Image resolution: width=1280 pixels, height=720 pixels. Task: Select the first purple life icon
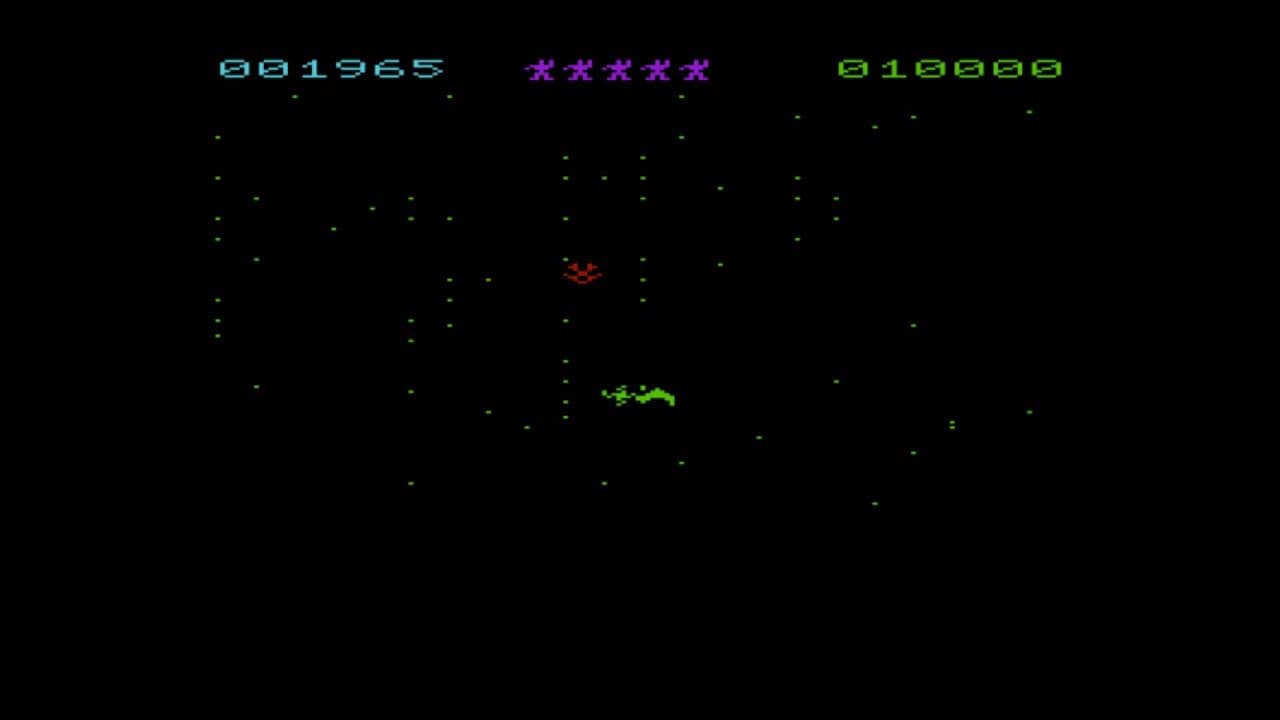click(x=540, y=70)
